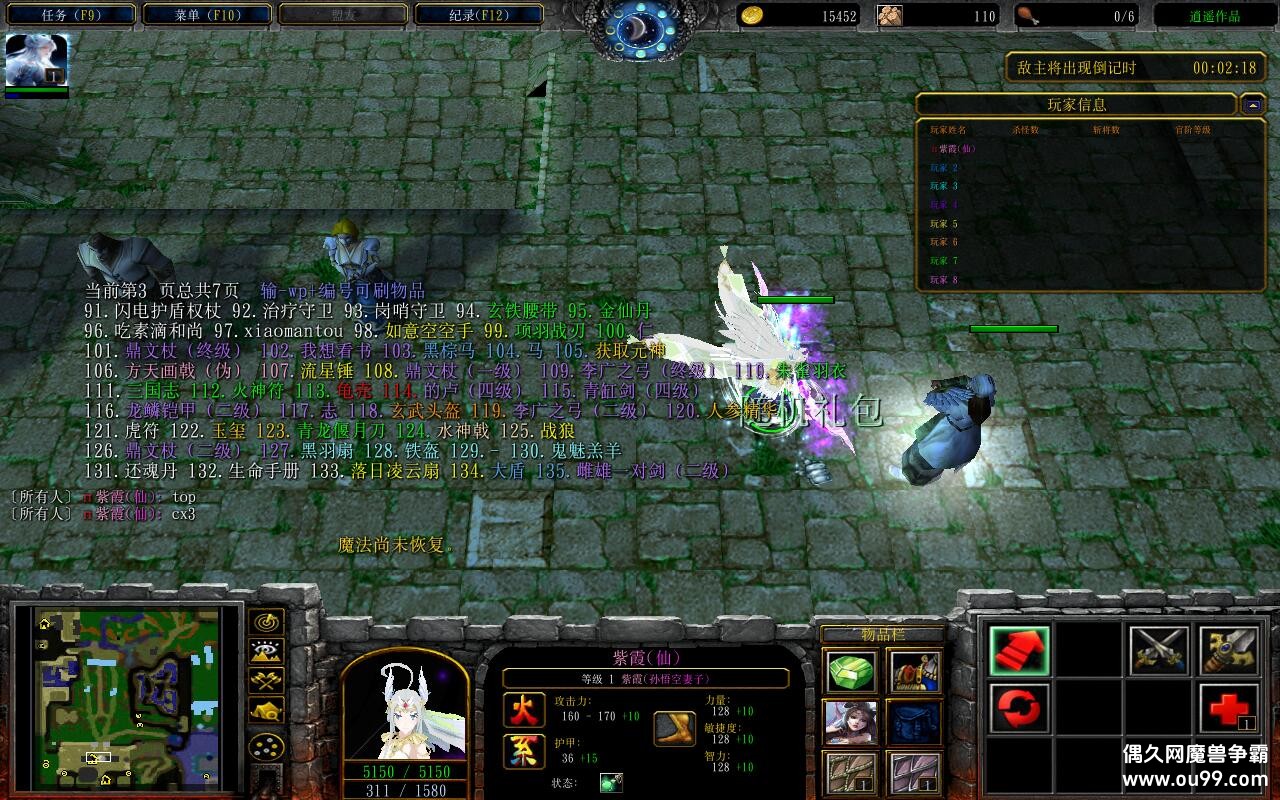Open the 菜单 (F10) game menu
The height and width of the screenshot is (800, 1280).
coord(207,15)
